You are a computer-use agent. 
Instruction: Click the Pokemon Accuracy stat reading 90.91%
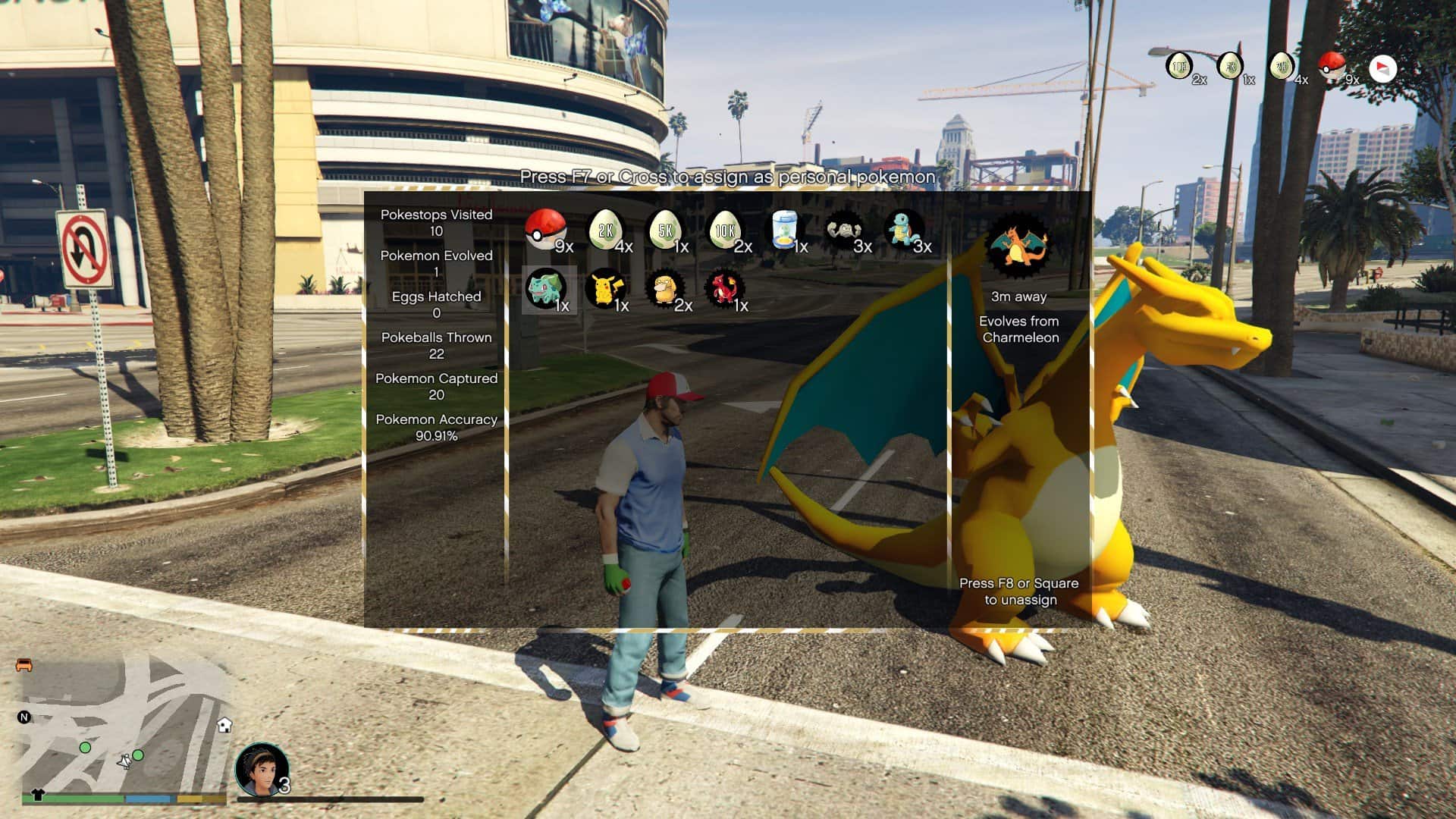(x=437, y=428)
